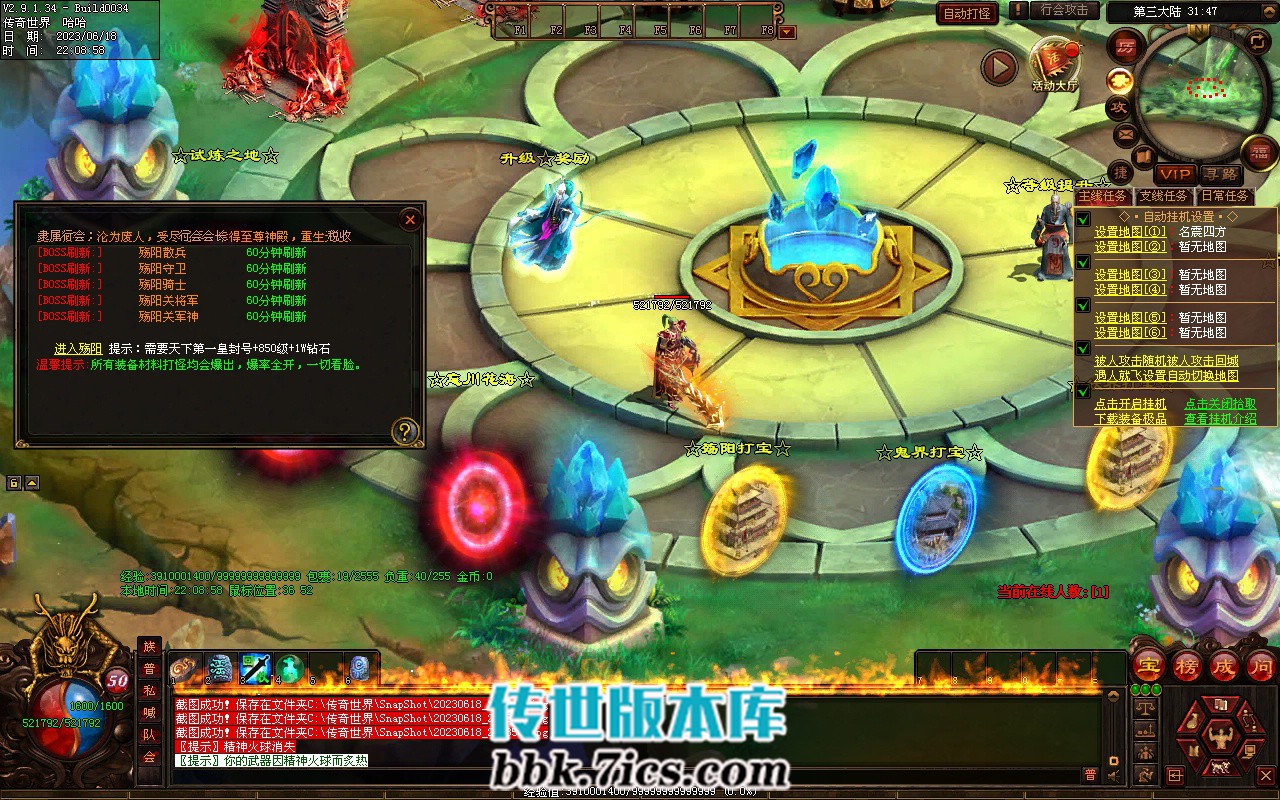Open the mail envelope icon
The image size is (1280, 800).
[x=1125, y=134]
